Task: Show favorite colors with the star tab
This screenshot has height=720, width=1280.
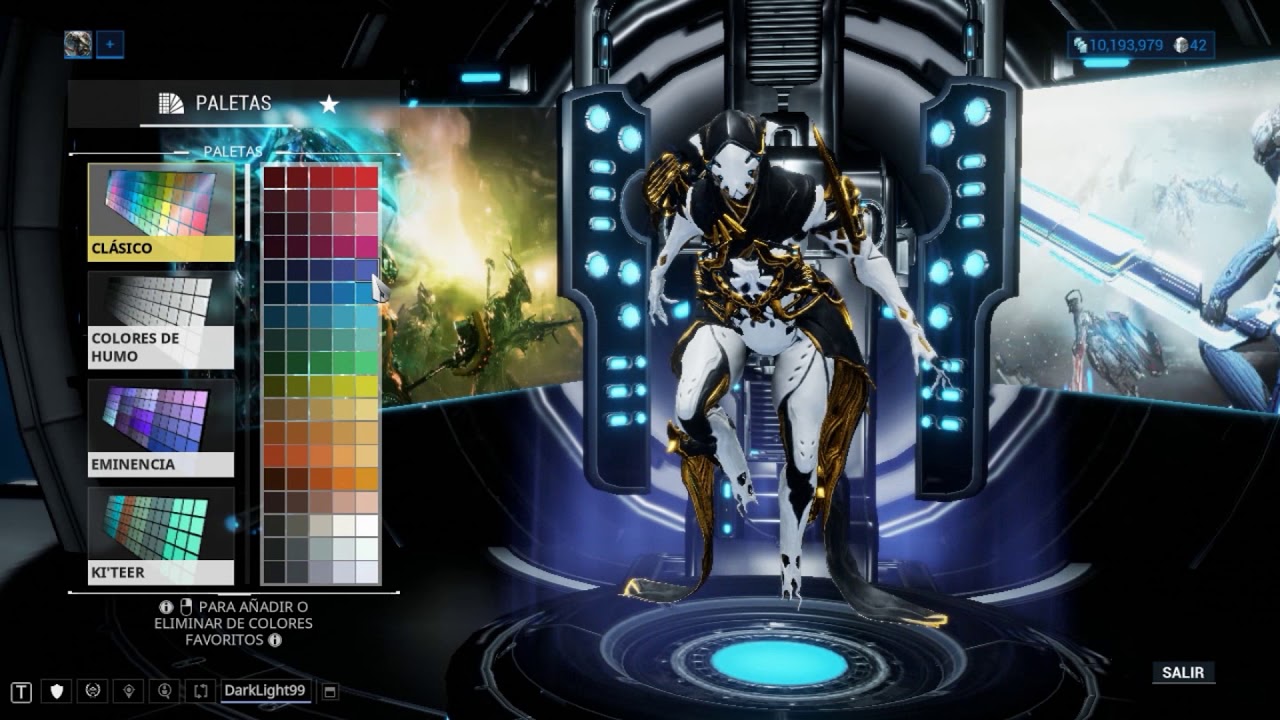Action: pos(328,104)
